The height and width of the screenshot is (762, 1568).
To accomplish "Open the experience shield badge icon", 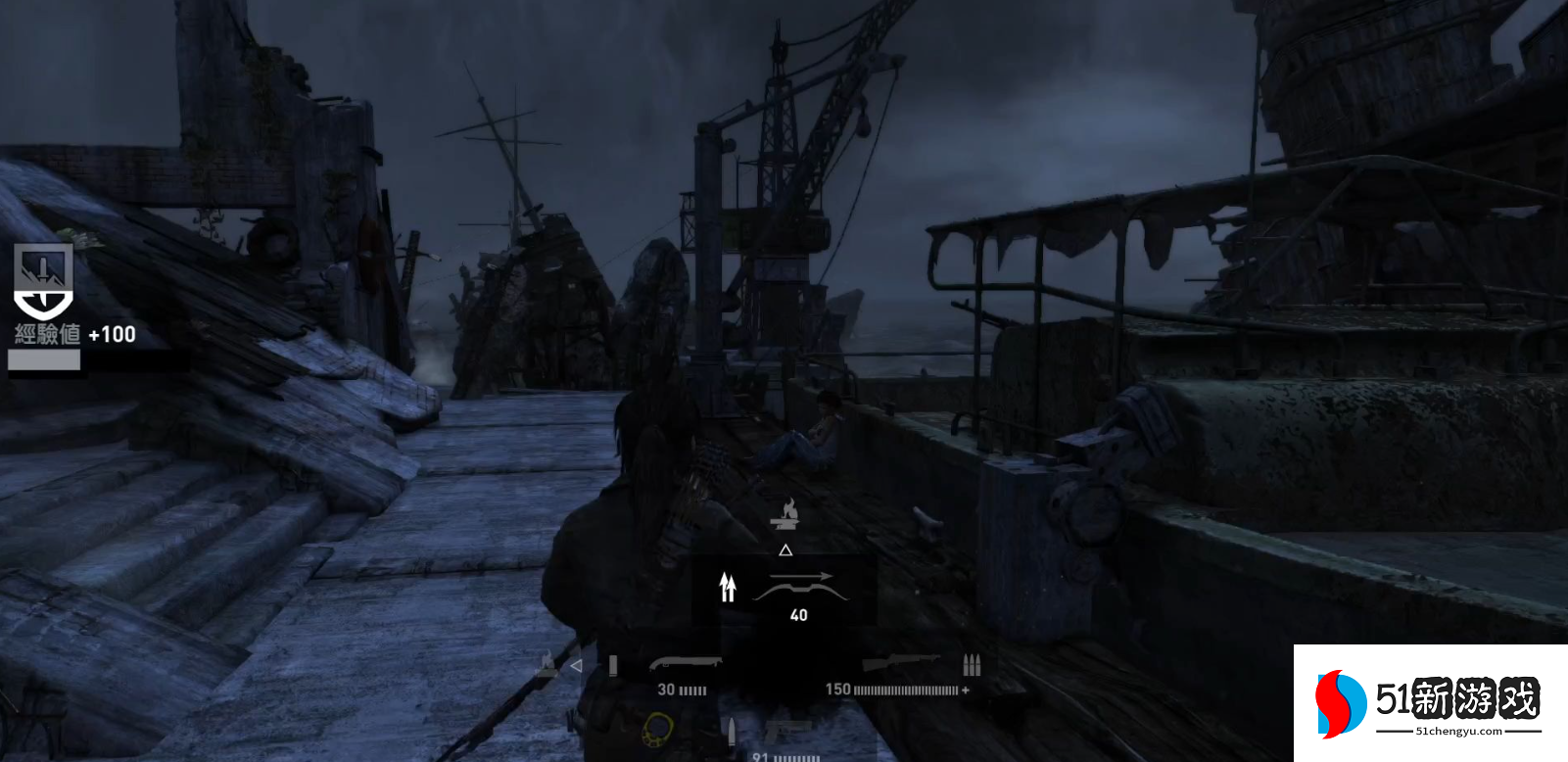I will (43, 280).
